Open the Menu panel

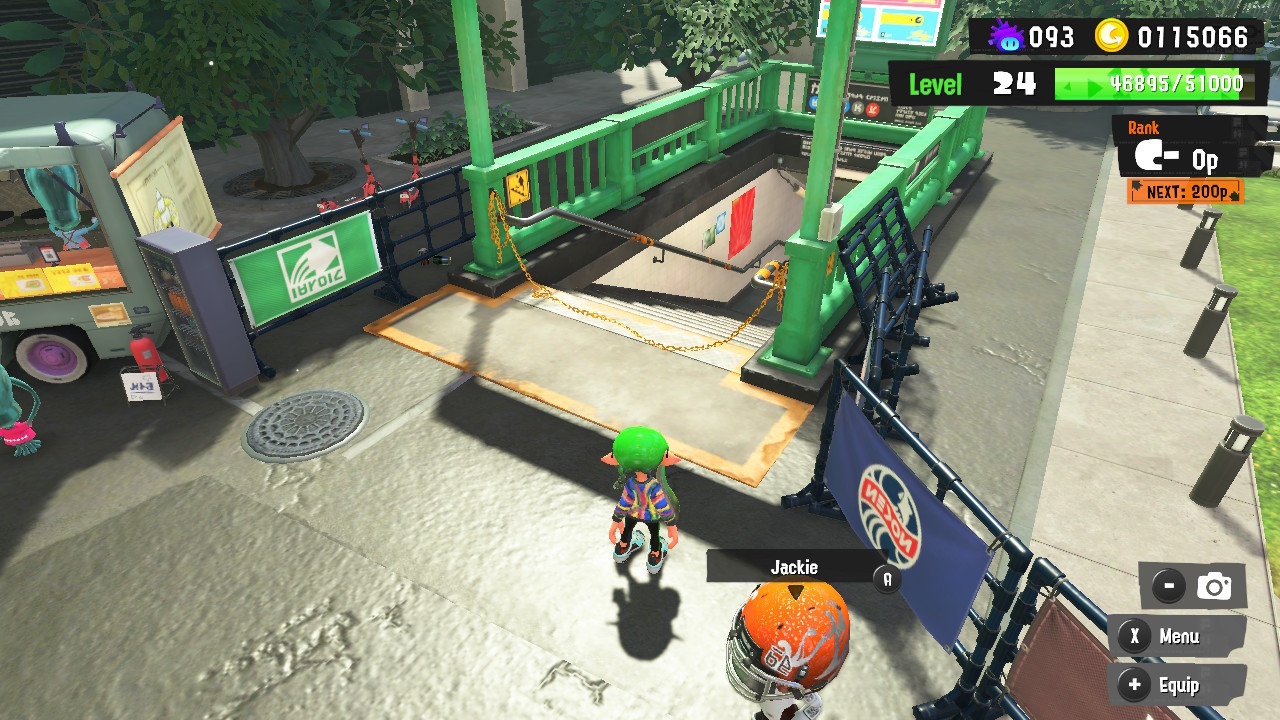(x=1176, y=636)
